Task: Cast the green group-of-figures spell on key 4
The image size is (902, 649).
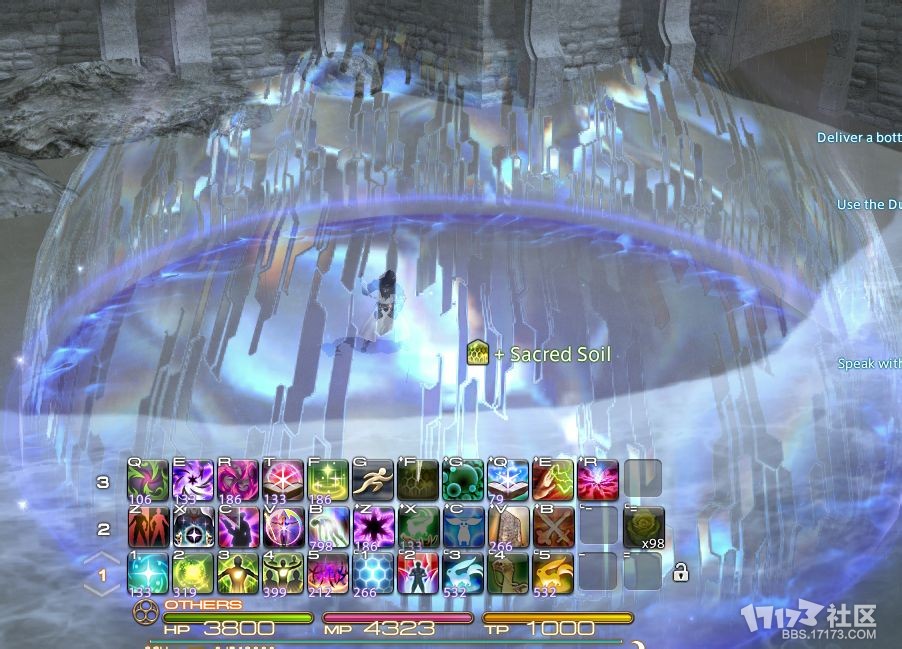Action: pyautogui.click(x=282, y=572)
